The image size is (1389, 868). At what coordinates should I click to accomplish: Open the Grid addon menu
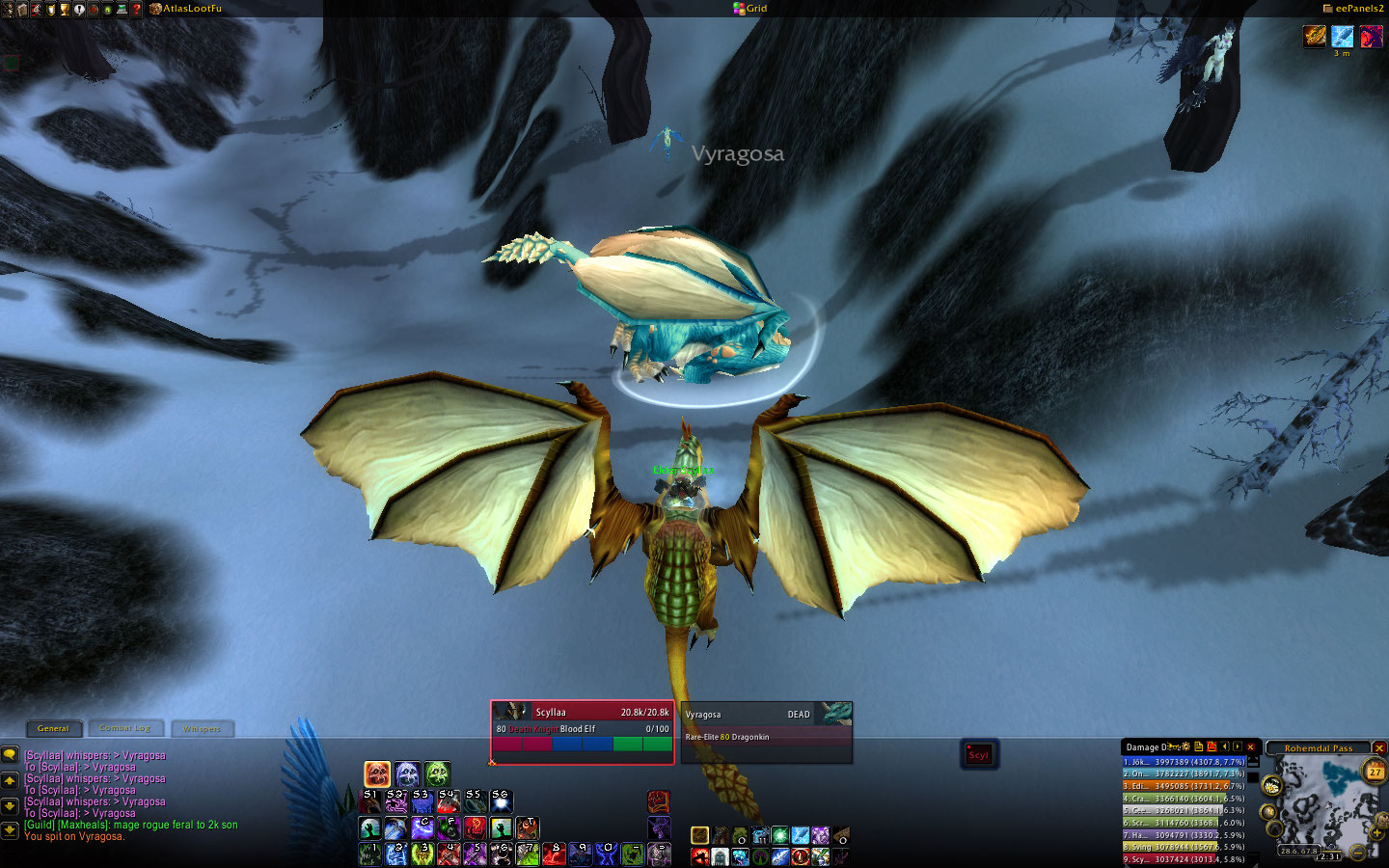point(750,9)
